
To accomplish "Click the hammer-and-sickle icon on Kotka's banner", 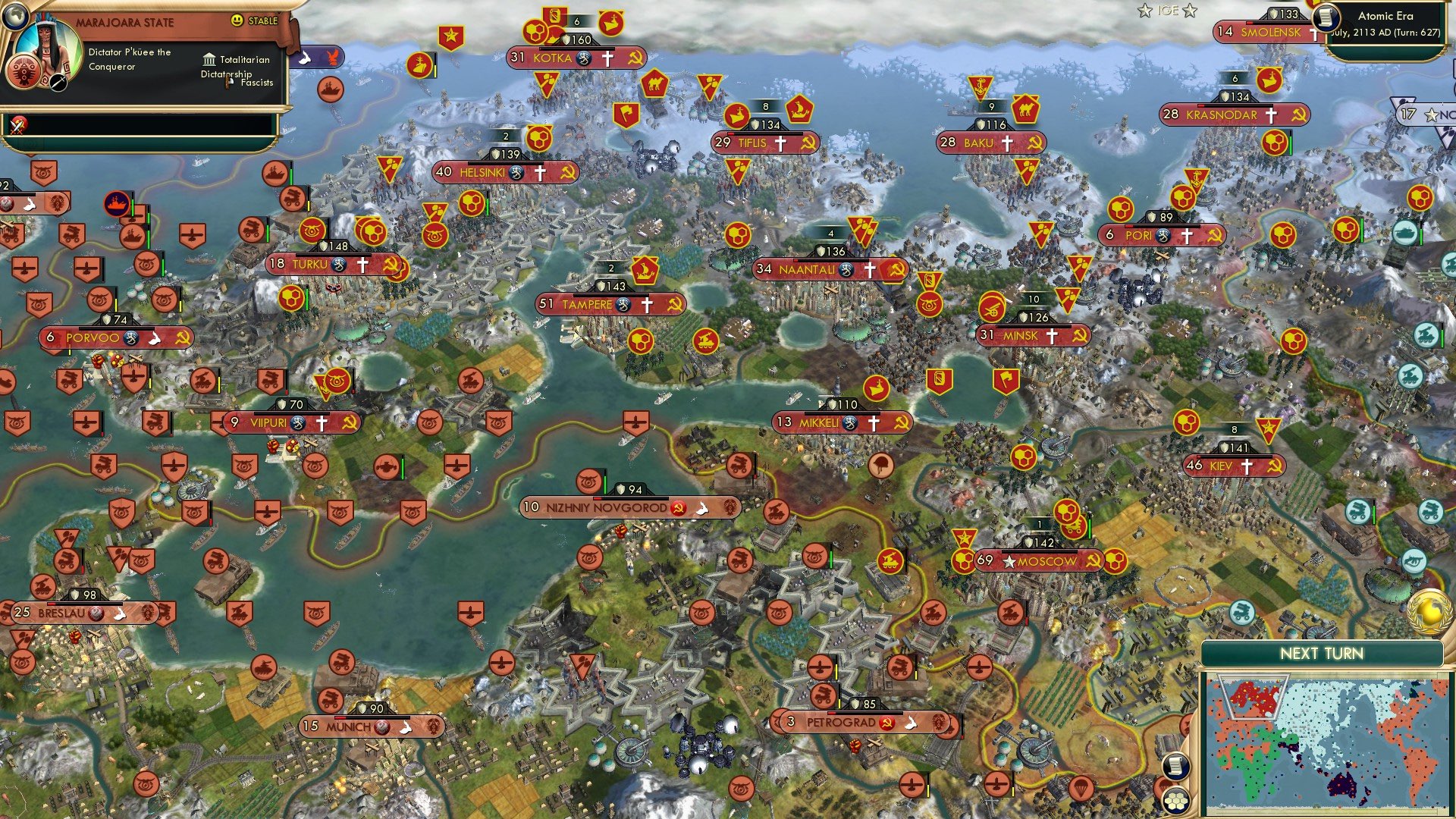I will 635,58.
